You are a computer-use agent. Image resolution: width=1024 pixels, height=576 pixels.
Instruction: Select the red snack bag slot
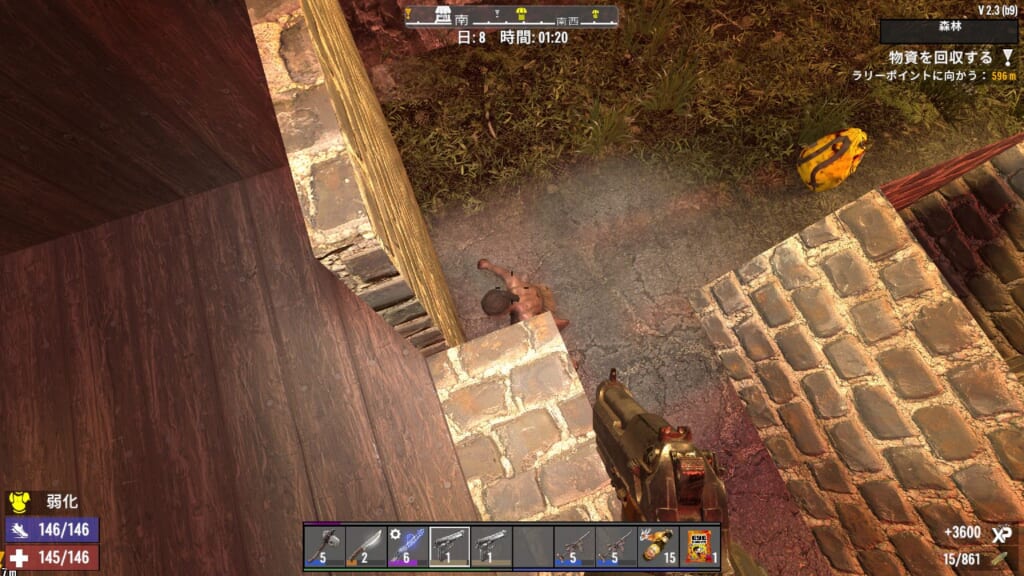(699, 547)
